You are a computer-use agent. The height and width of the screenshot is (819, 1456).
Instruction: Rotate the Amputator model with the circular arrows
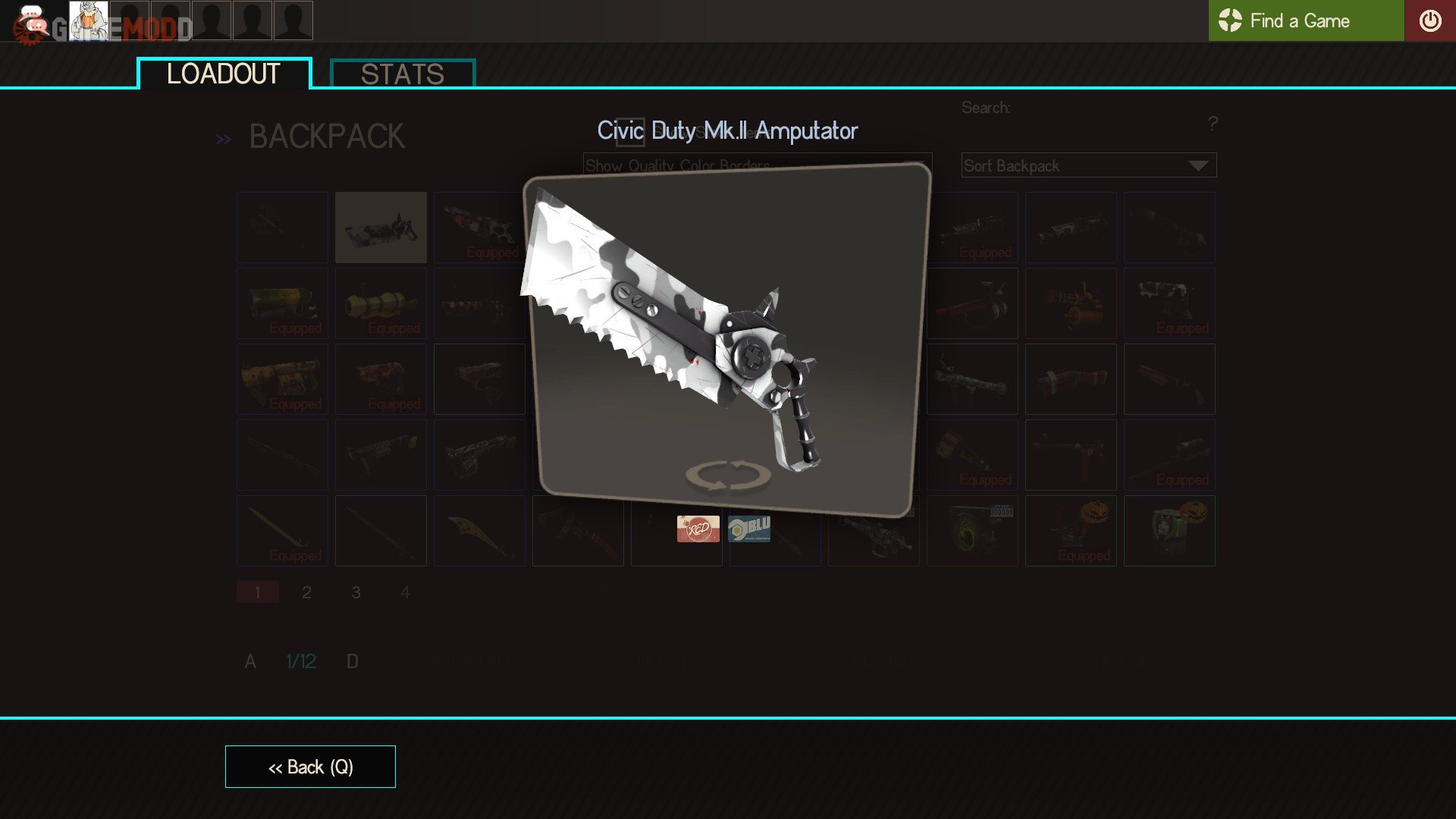[x=728, y=475]
